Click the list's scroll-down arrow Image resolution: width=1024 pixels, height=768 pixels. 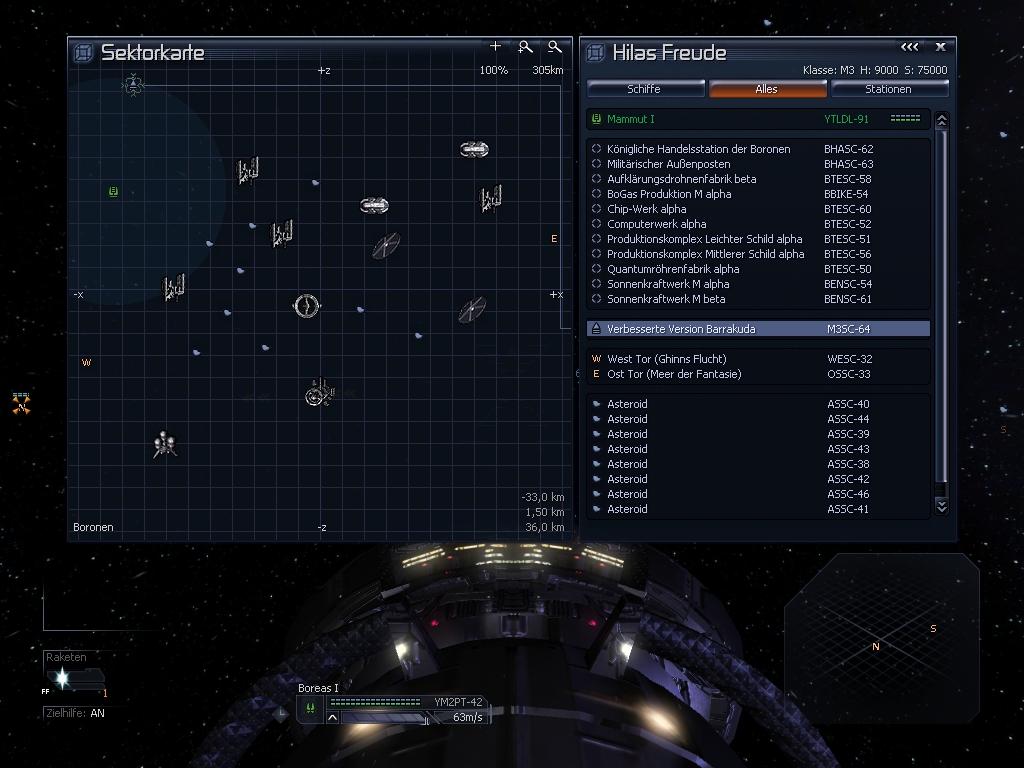(x=941, y=507)
